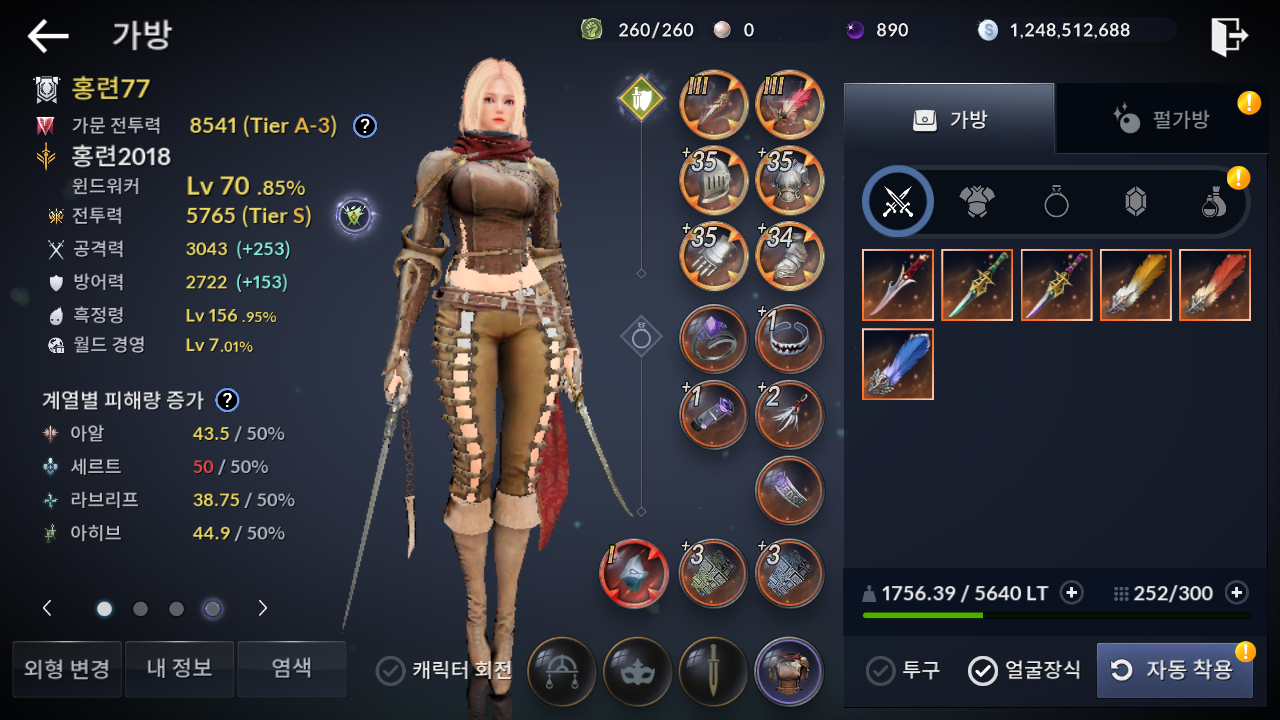
Task: Toggle the 얼굴장식 face decoration checkbox
Action: coord(983,670)
